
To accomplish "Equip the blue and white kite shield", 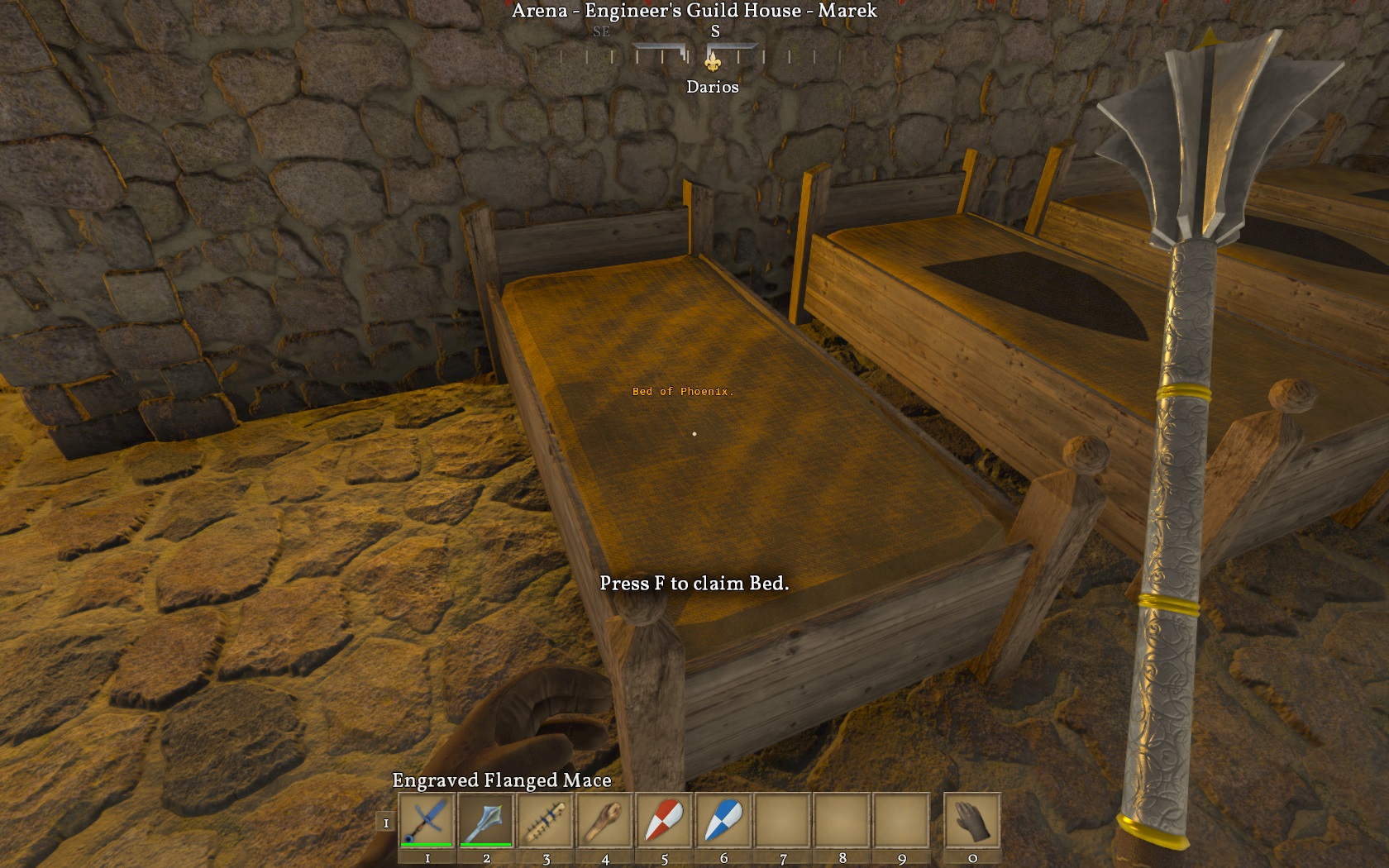I will click(x=723, y=820).
